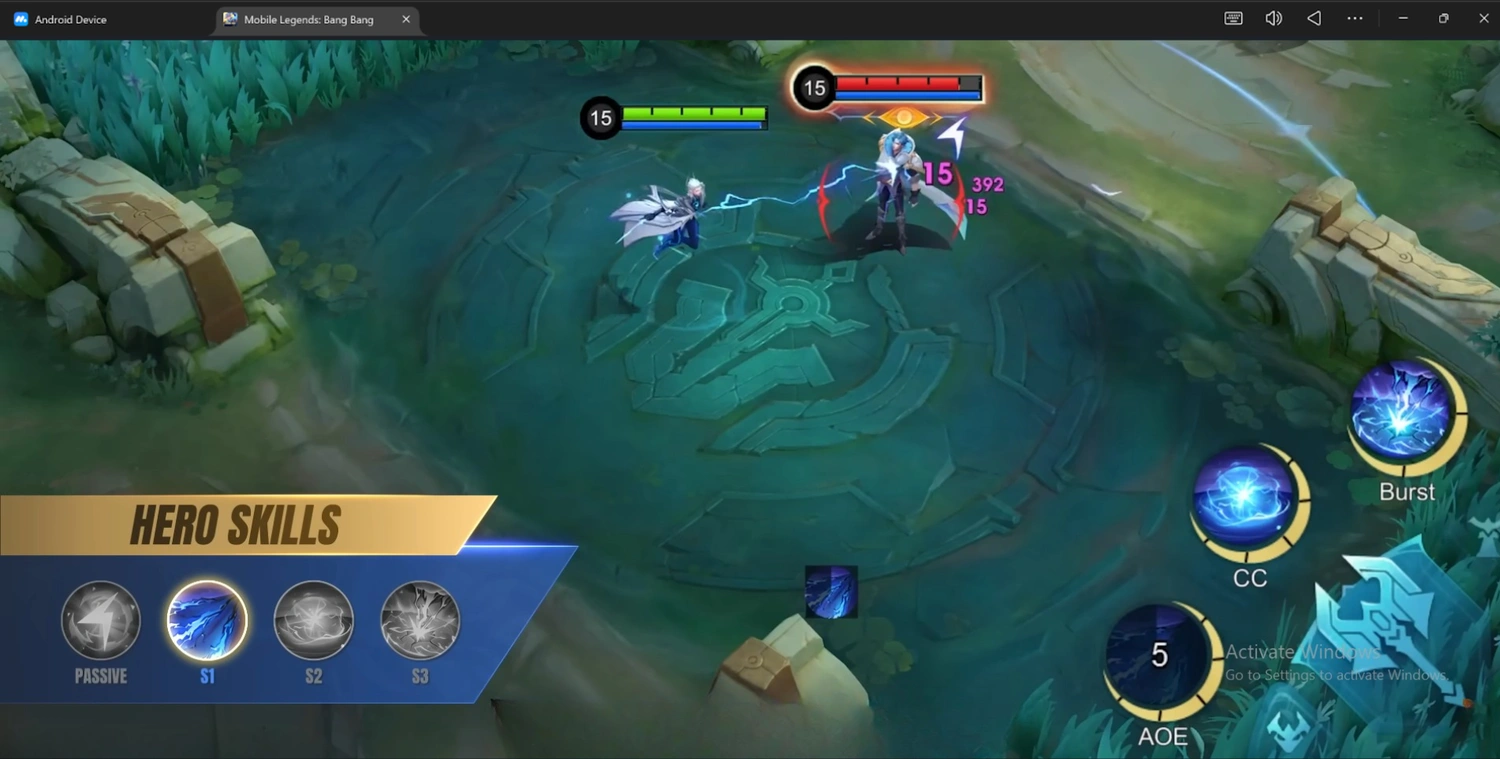Image resolution: width=1500 pixels, height=759 pixels.
Task: Click the MuMu emulator logo in the title bar
Action: 20,18
